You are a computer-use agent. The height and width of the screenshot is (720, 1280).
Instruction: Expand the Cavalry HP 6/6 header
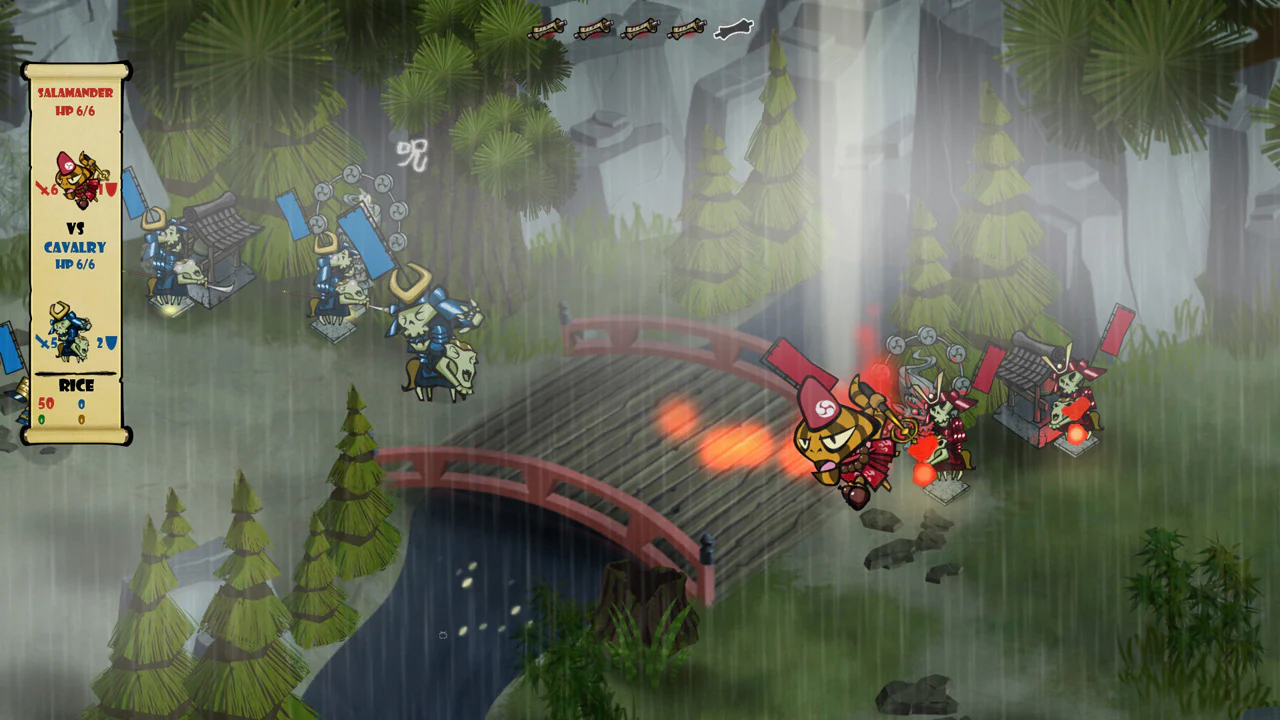[x=73, y=263]
